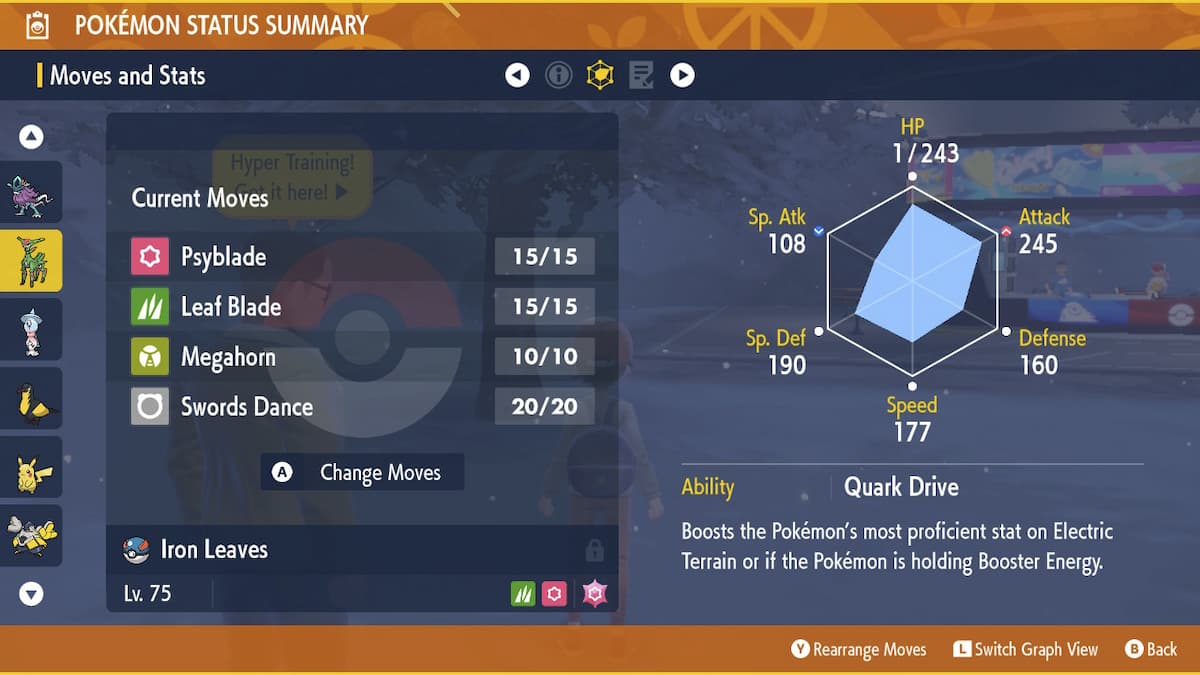
Task: Click the Quark Drive ability name
Action: [901, 487]
